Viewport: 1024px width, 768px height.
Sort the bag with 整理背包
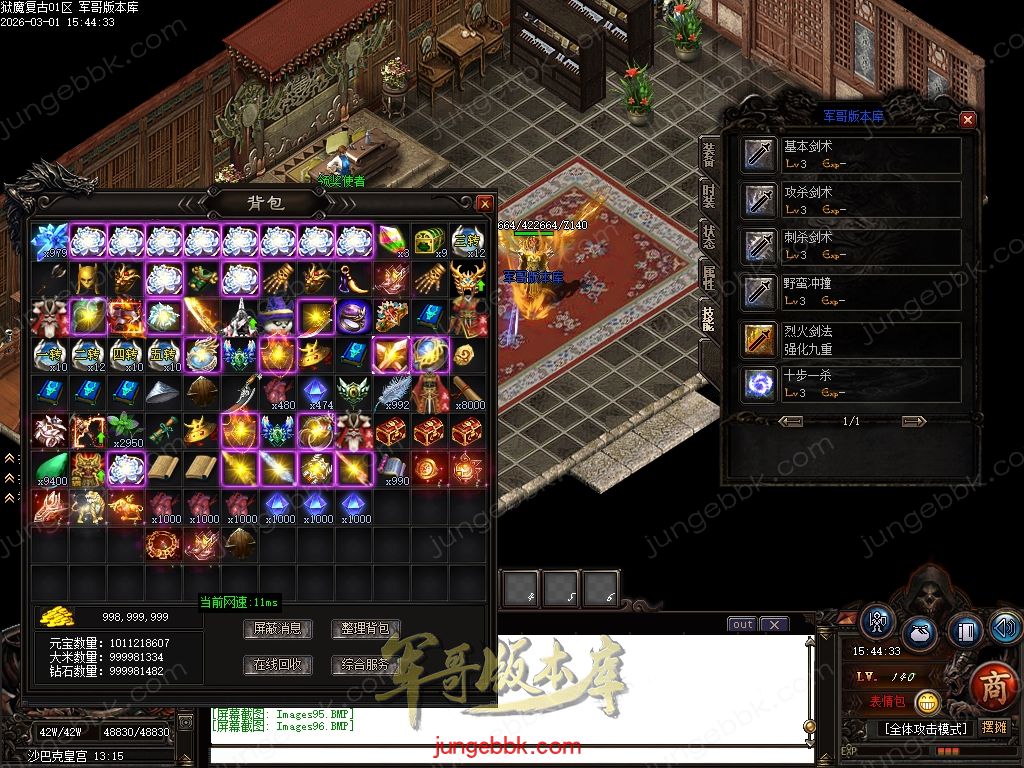coord(365,629)
